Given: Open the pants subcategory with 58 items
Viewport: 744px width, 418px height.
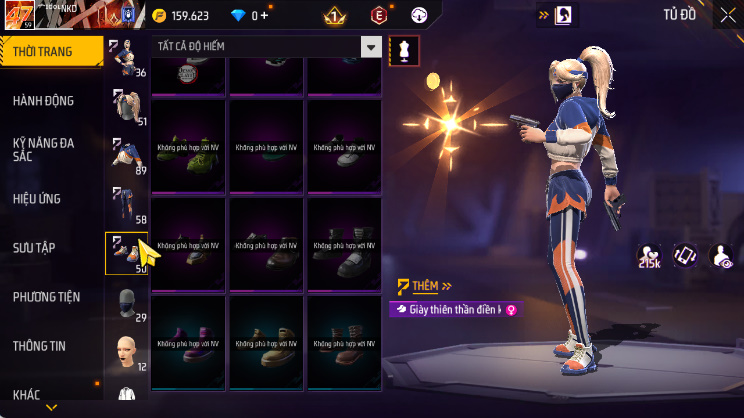Looking at the screenshot, I should (x=126, y=205).
